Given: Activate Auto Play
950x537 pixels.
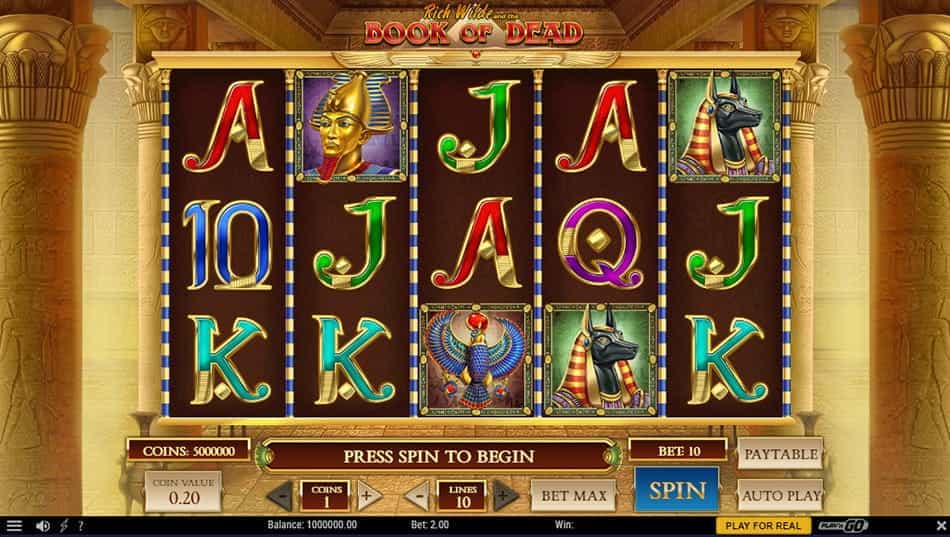Looking at the screenshot, I should [x=780, y=494].
